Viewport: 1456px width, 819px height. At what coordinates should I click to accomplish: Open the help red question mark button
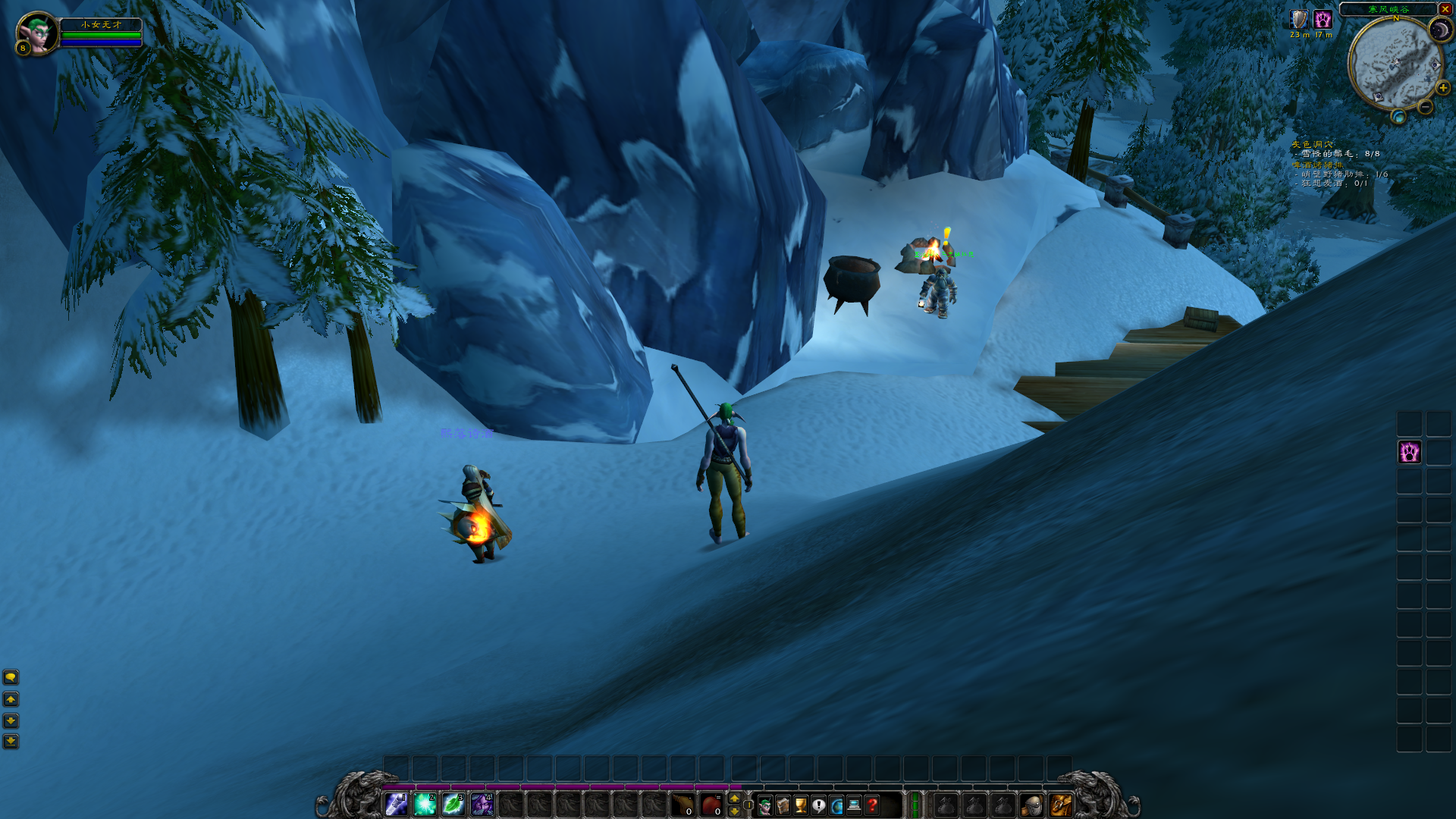coord(873,805)
